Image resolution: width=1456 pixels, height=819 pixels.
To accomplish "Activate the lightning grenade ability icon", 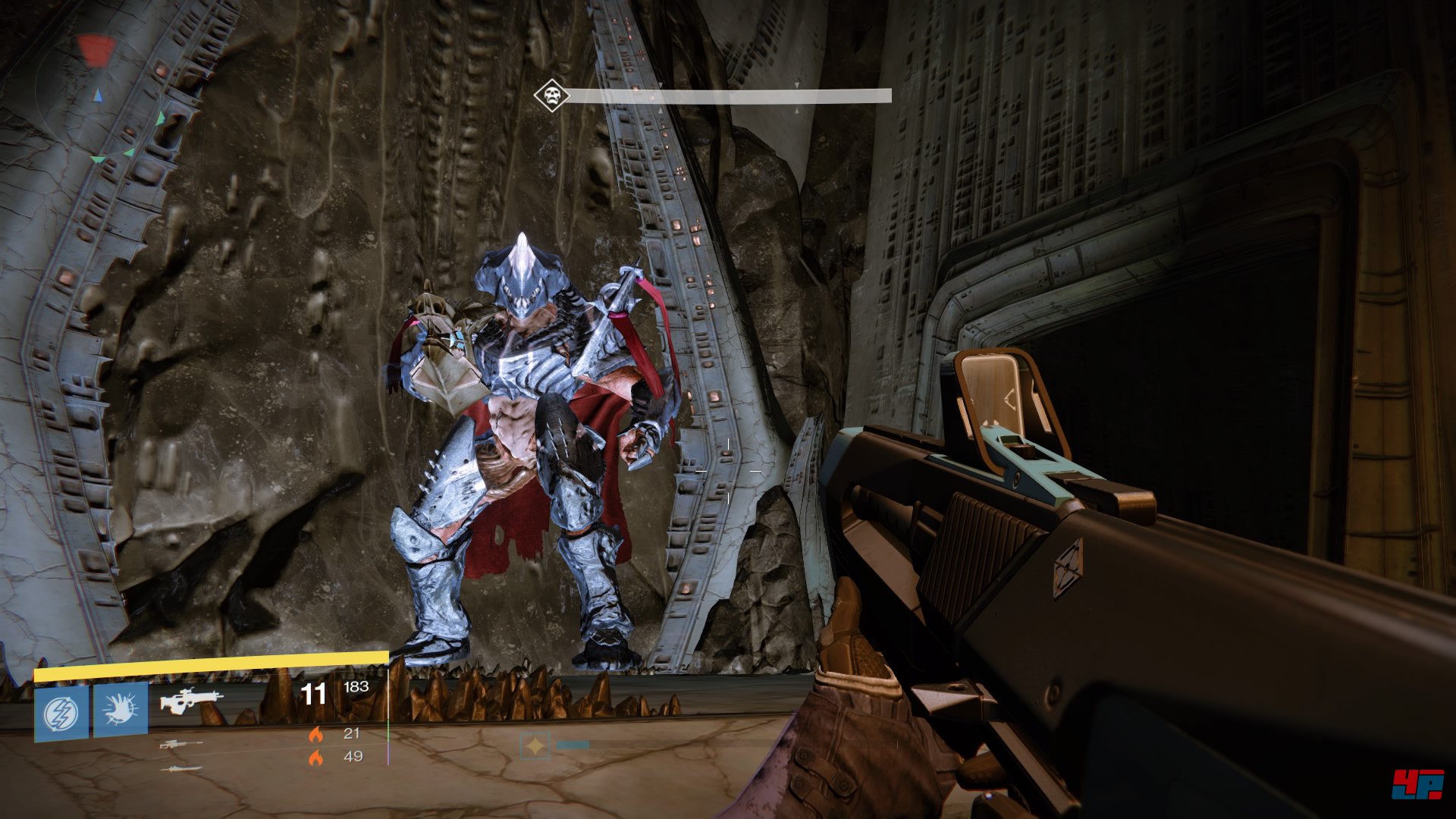I will 61,713.
